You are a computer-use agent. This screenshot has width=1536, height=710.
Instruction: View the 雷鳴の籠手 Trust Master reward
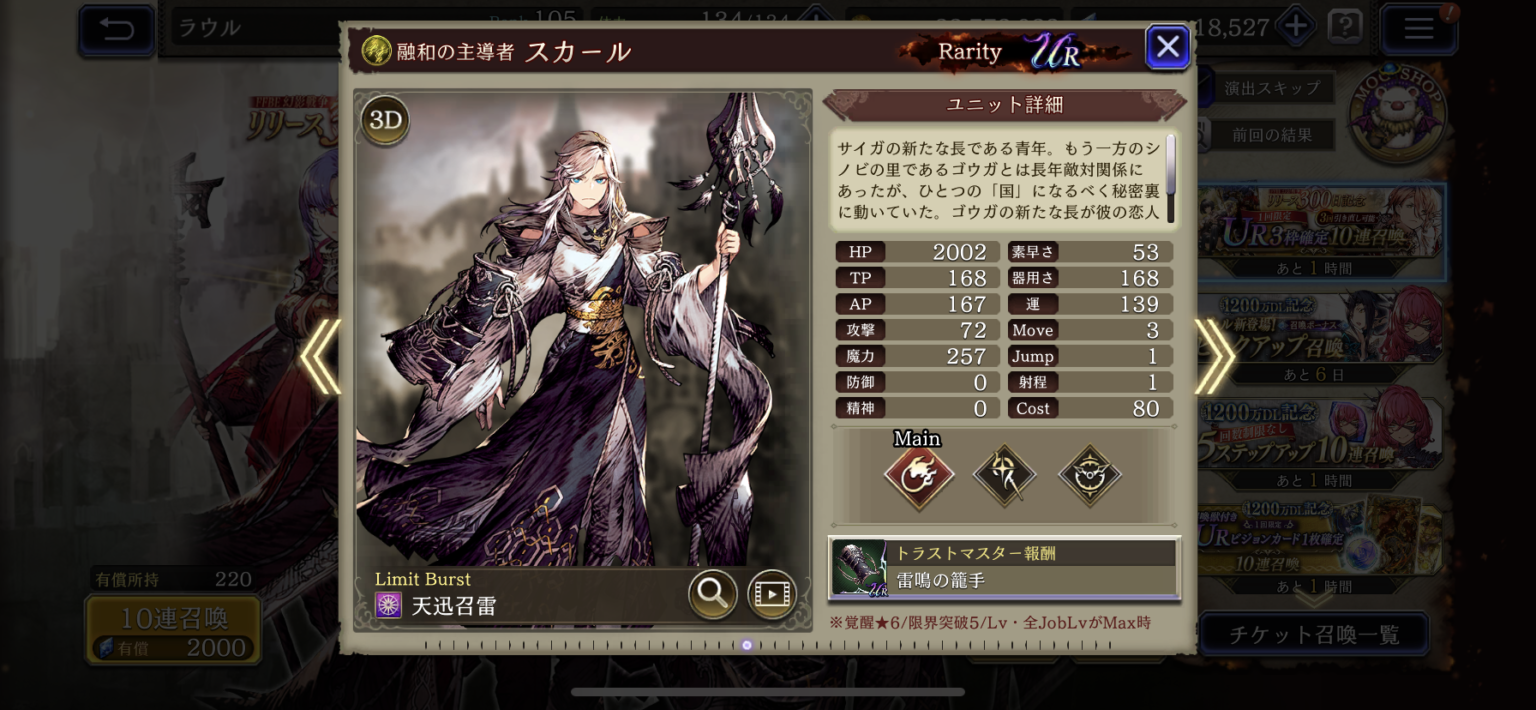coord(1004,568)
